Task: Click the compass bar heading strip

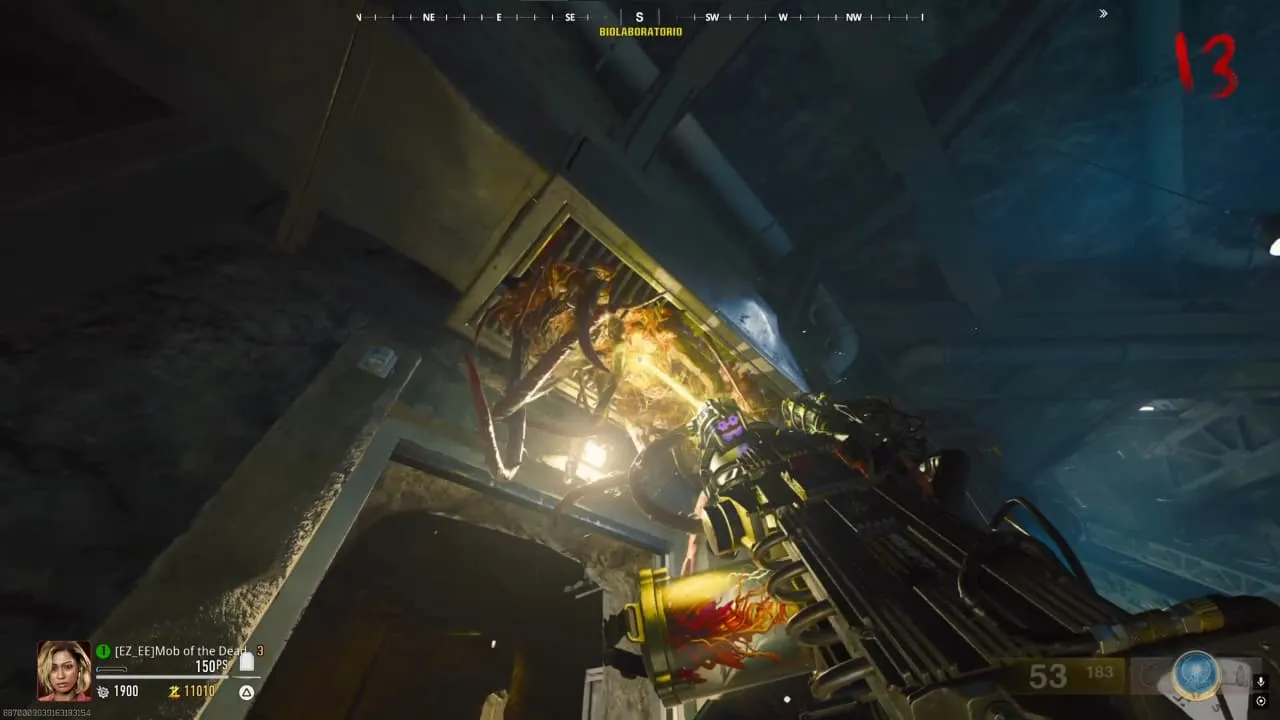Action: pos(640,17)
